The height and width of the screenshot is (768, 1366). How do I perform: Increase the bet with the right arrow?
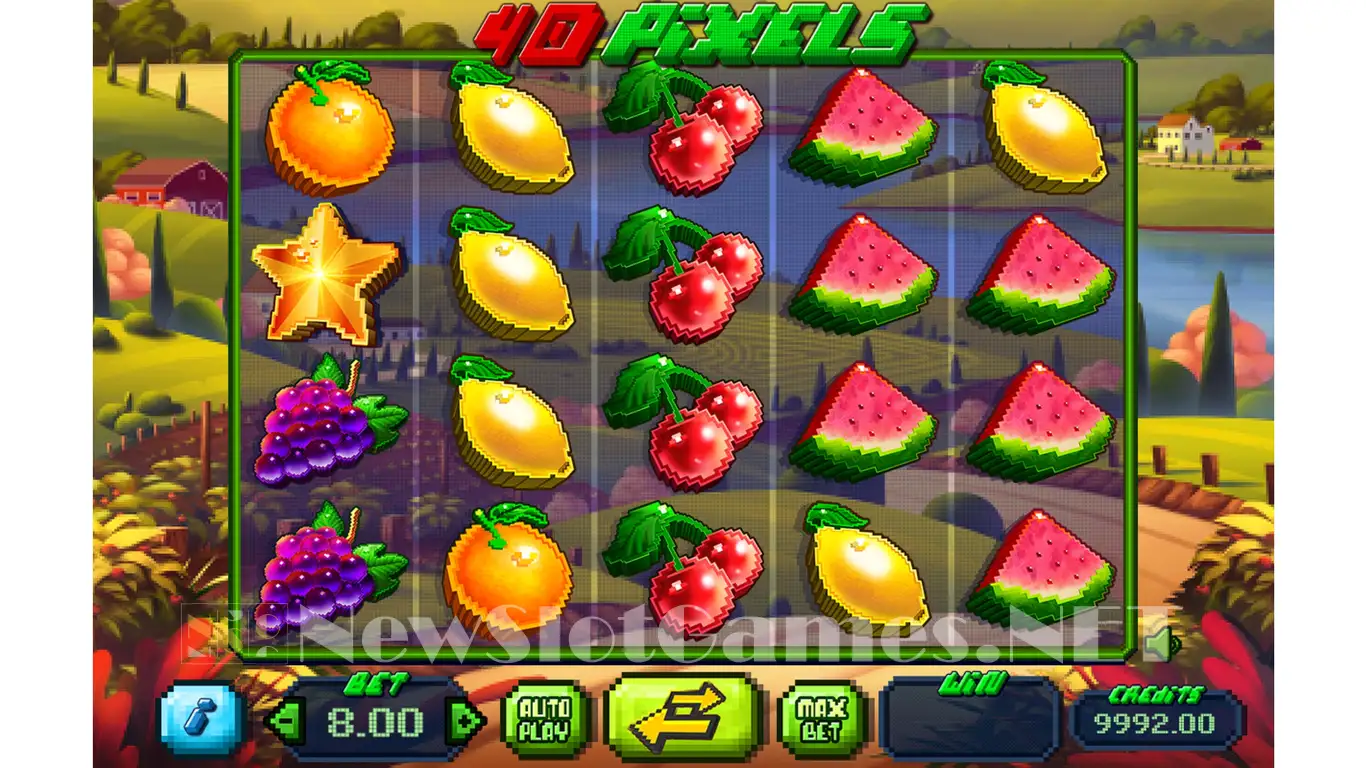point(465,721)
